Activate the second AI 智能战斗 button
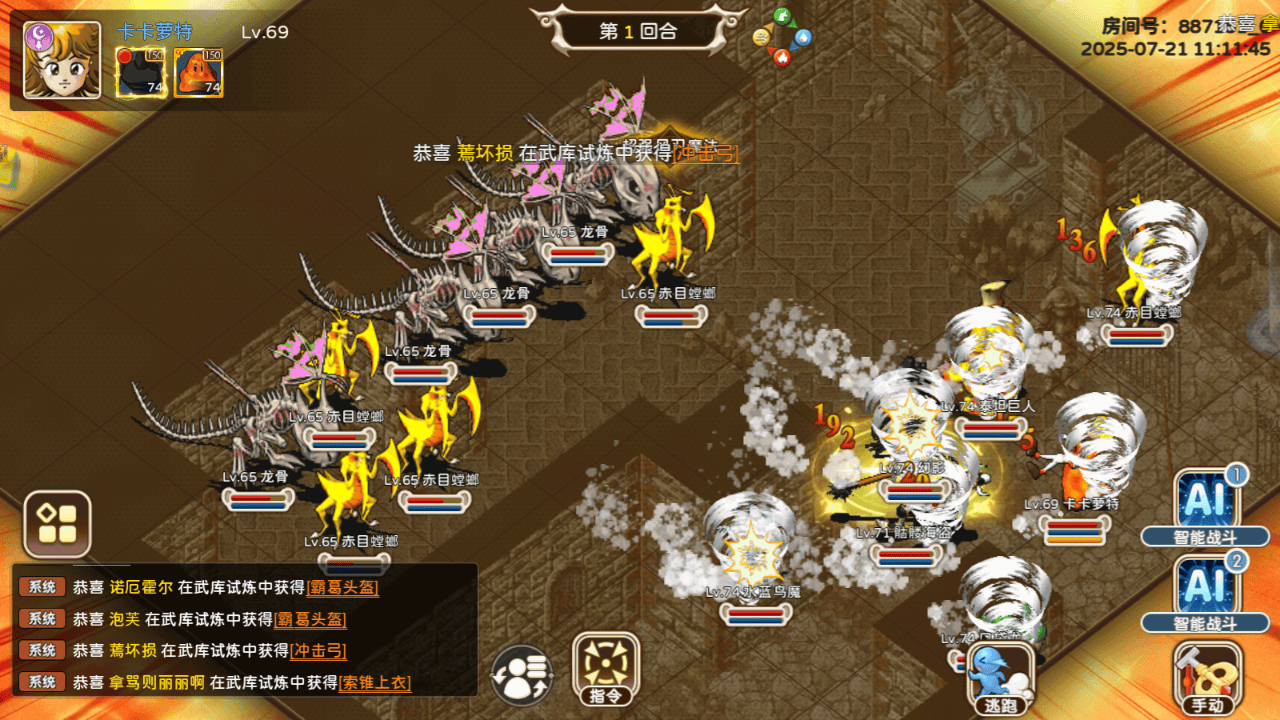The image size is (1280, 720). [1206, 592]
